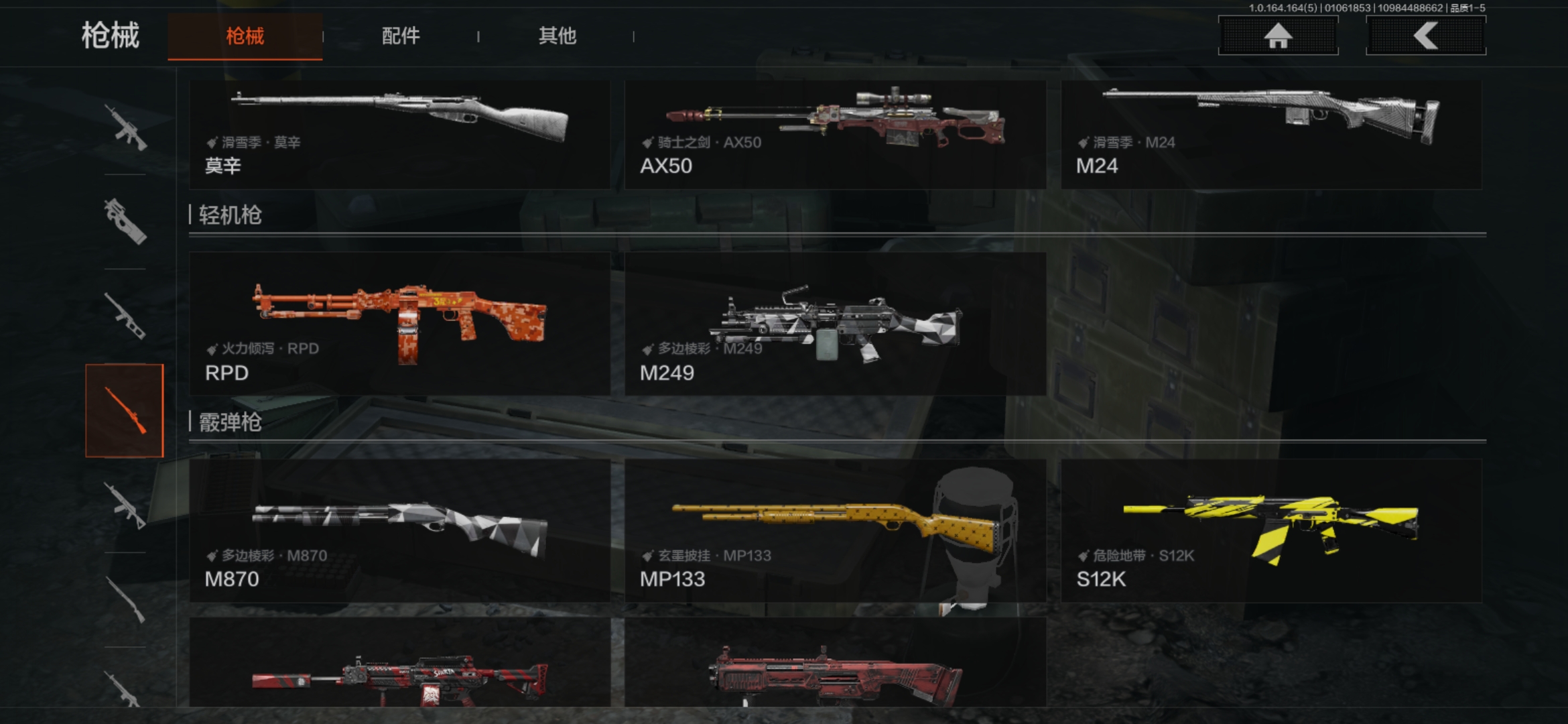Select the AX50 sniper card
Screen dimensions: 1568x724
coord(835,134)
